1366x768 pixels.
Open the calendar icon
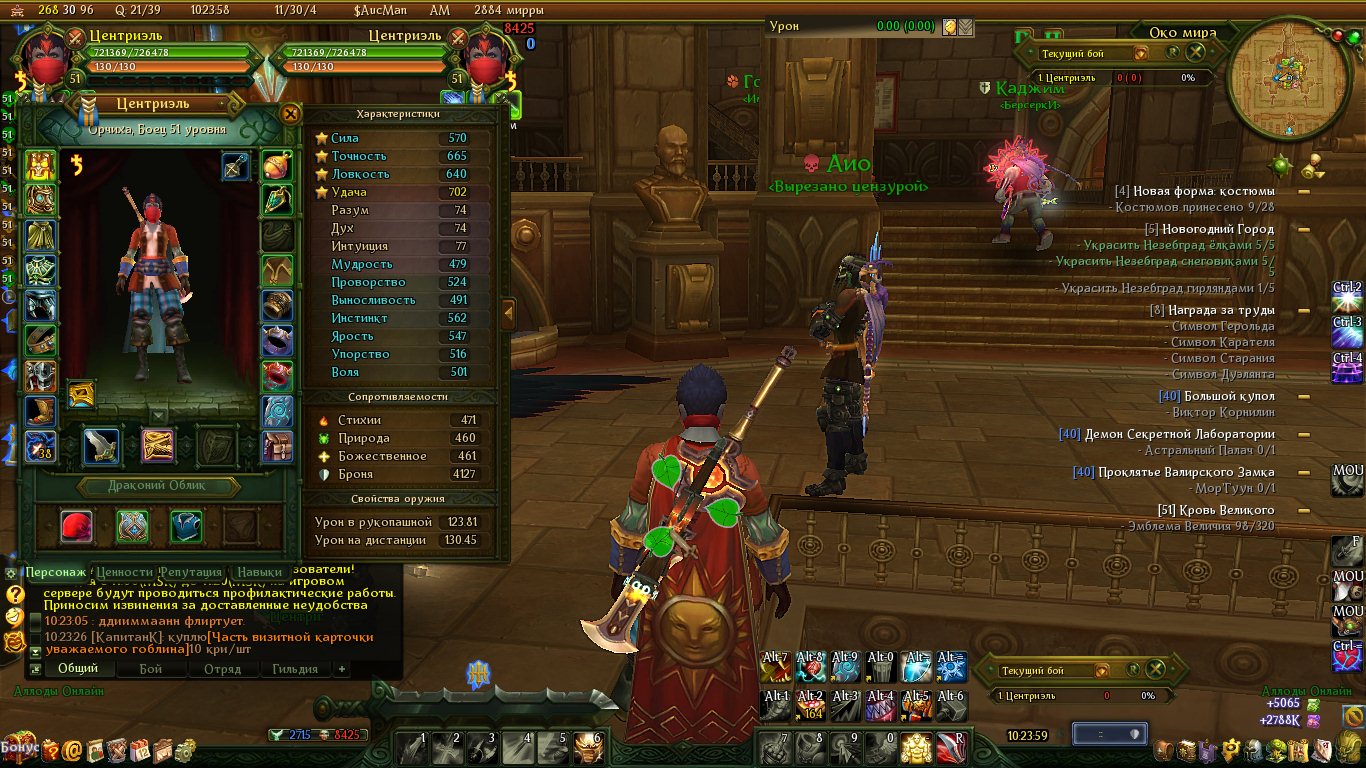tap(140, 749)
